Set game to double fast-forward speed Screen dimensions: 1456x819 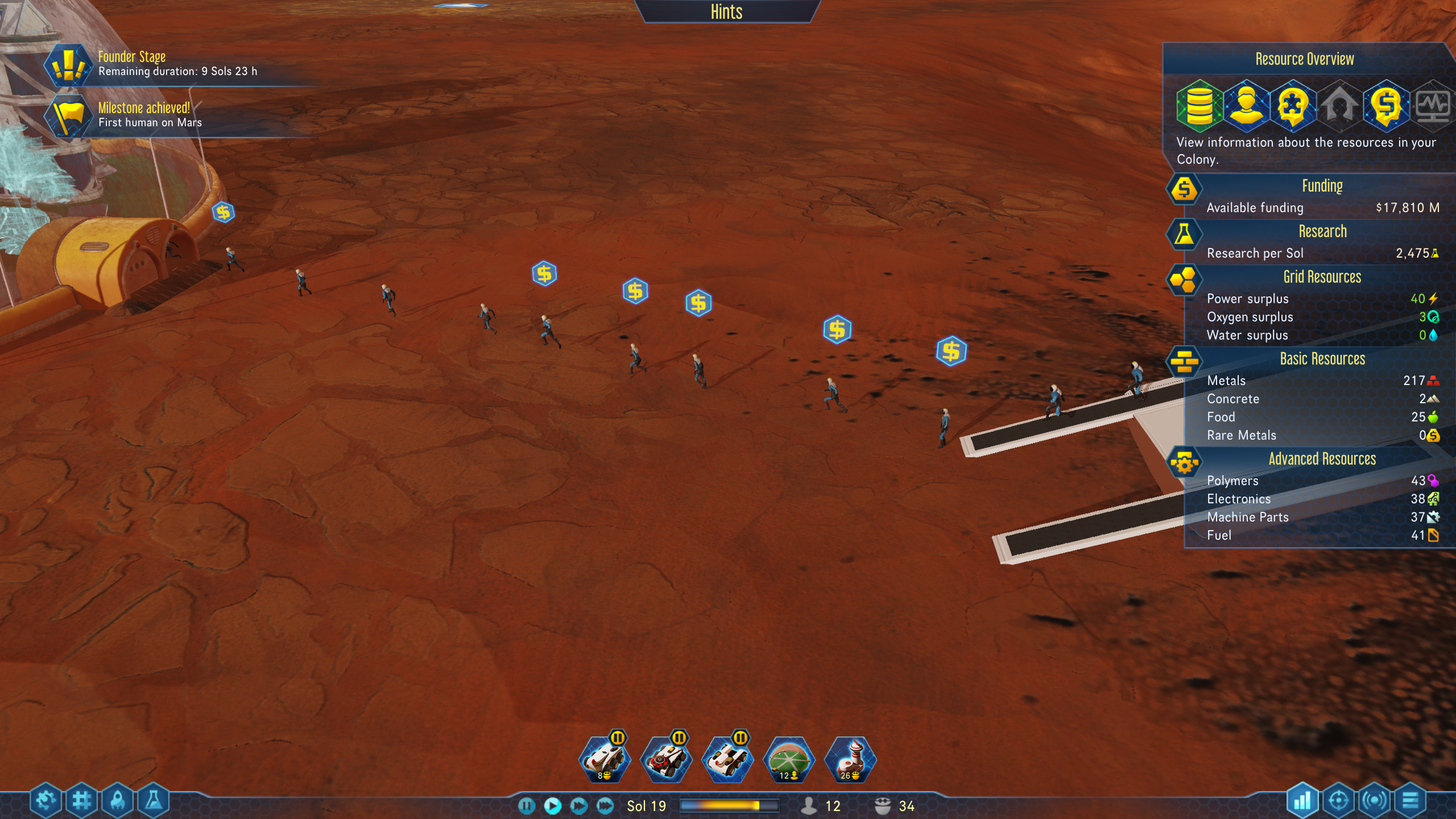578,805
